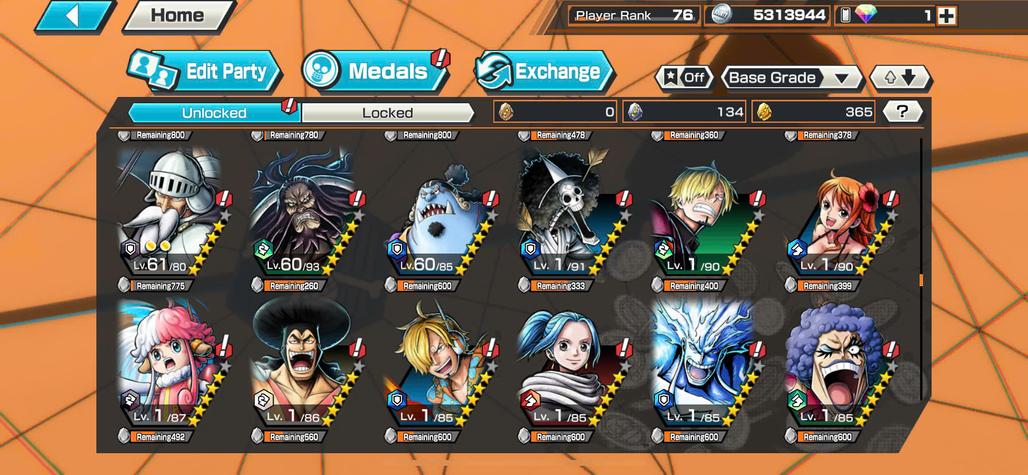Return to the Home screen

(177, 16)
